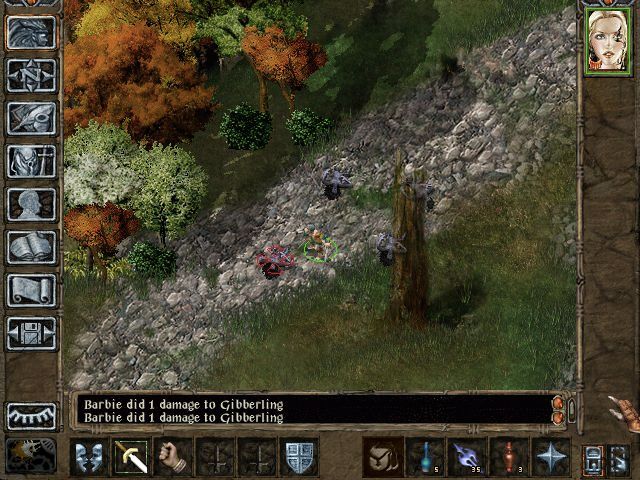Use the blue potion quick item
The width and height of the screenshot is (640, 480).
pos(425,457)
